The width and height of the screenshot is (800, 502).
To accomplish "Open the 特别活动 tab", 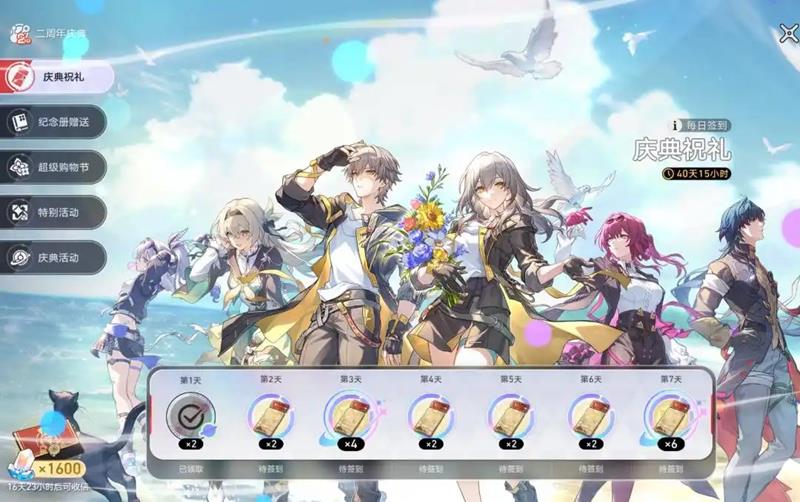I will [x=55, y=212].
